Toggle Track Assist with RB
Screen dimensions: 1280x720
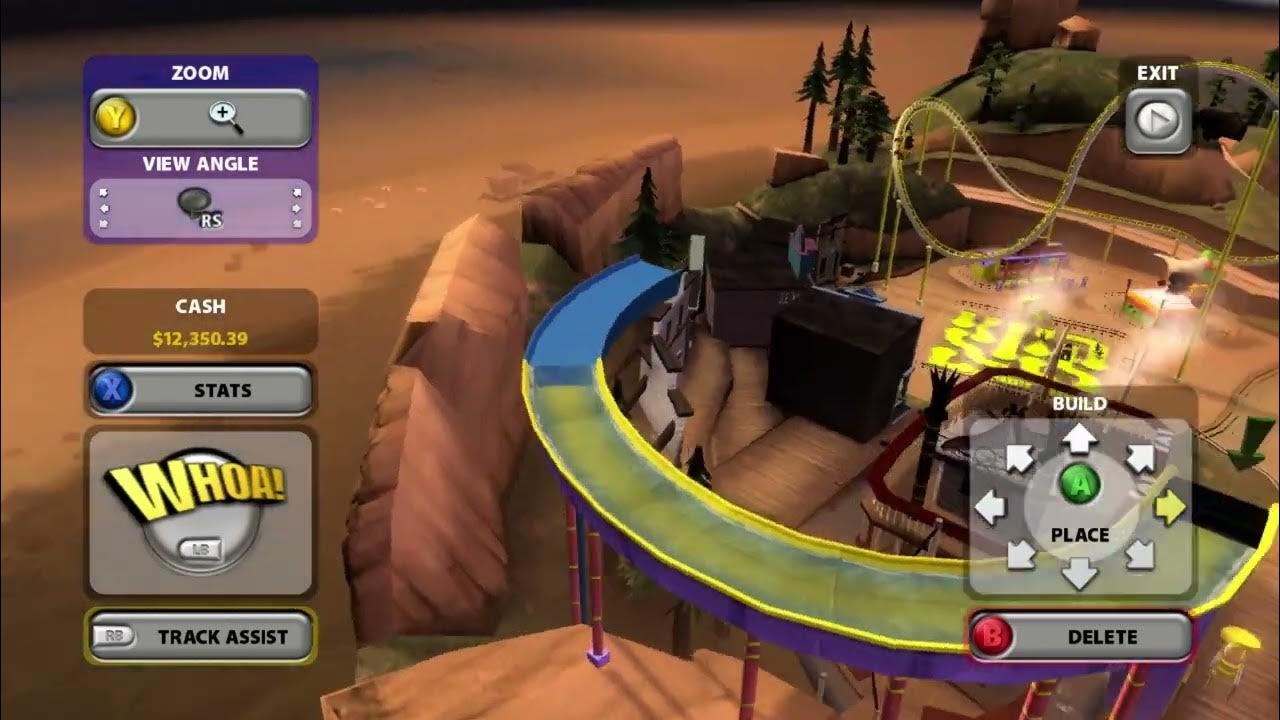pyautogui.click(x=200, y=636)
